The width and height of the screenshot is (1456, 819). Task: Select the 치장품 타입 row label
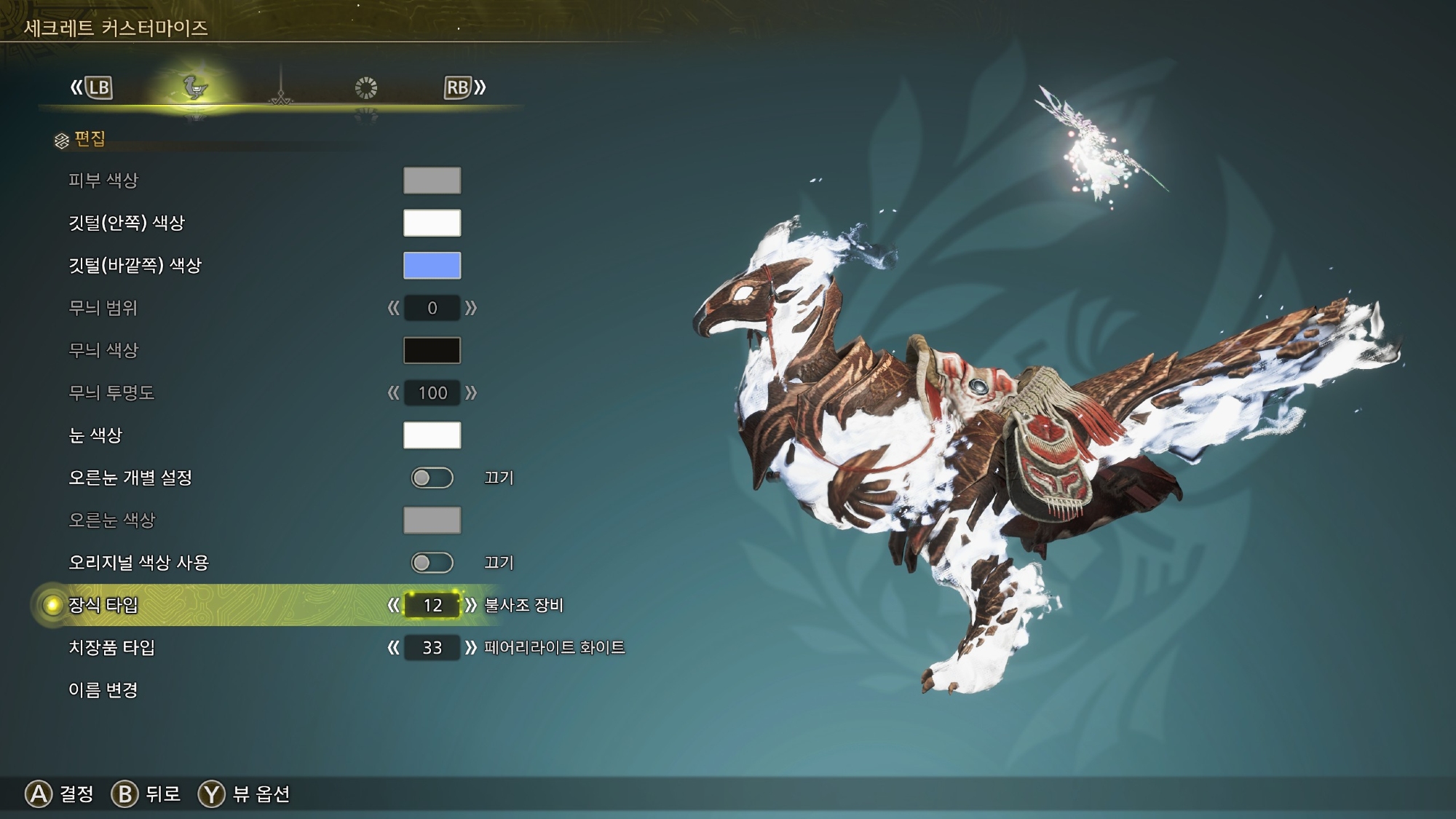[111, 647]
